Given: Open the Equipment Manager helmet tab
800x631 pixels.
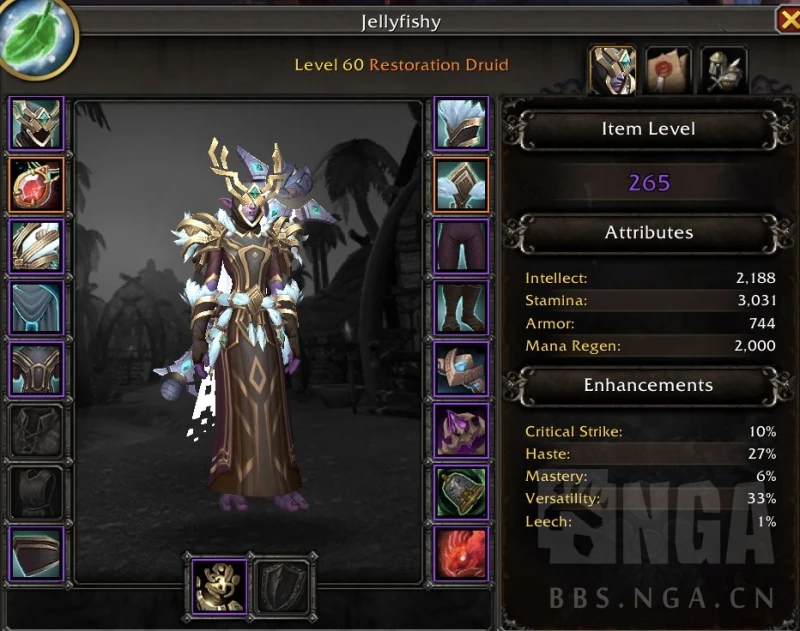Looking at the screenshot, I should pyautogui.click(x=724, y=68).
